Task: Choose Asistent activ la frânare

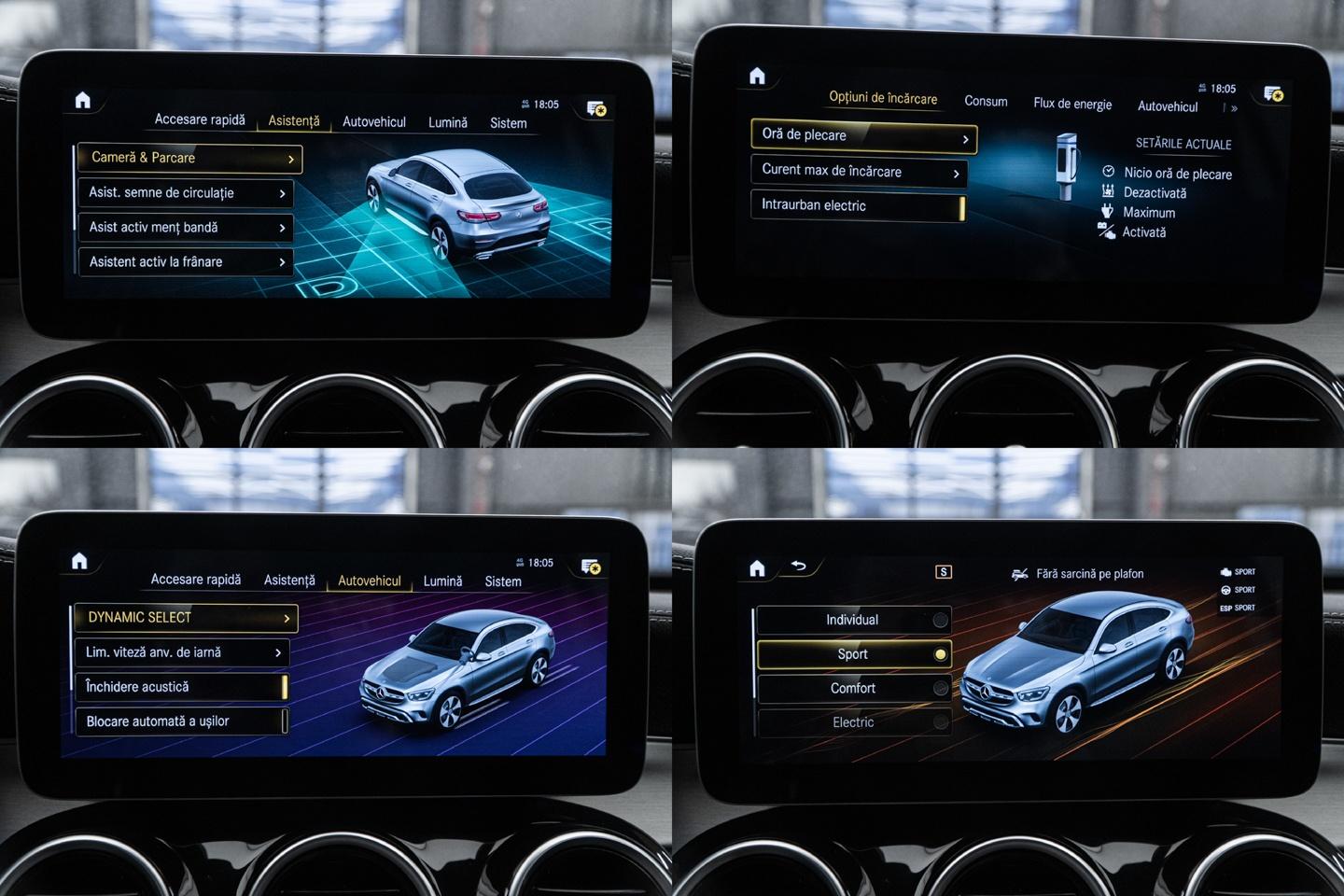Action: 185,262
